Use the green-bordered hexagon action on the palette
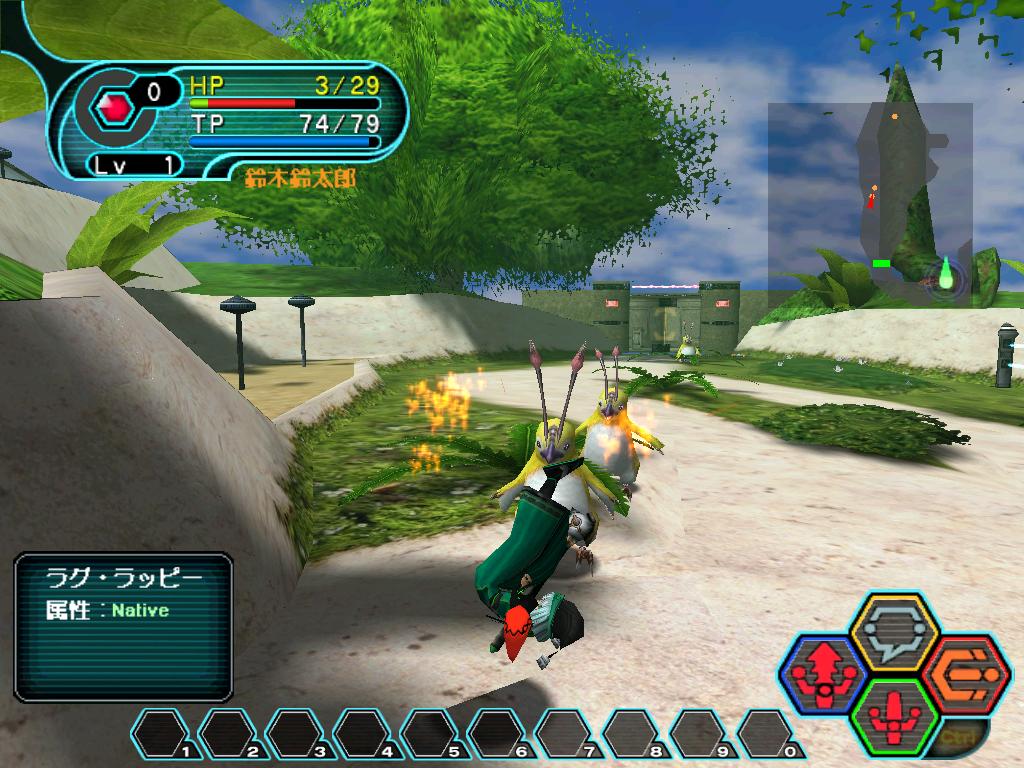 (x=893, y=712)
